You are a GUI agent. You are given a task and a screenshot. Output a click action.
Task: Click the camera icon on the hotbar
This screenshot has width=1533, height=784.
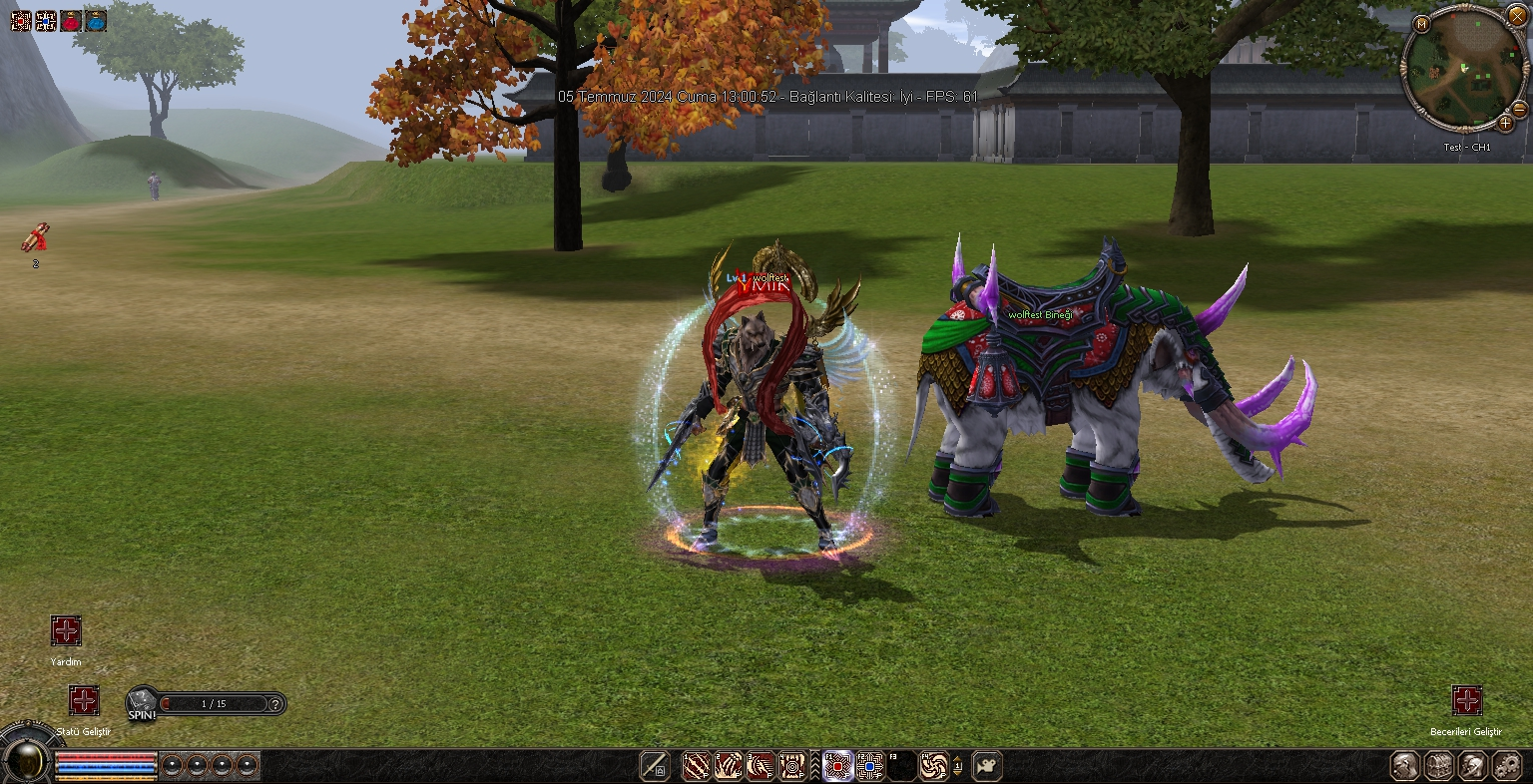(x=987, y=766)
